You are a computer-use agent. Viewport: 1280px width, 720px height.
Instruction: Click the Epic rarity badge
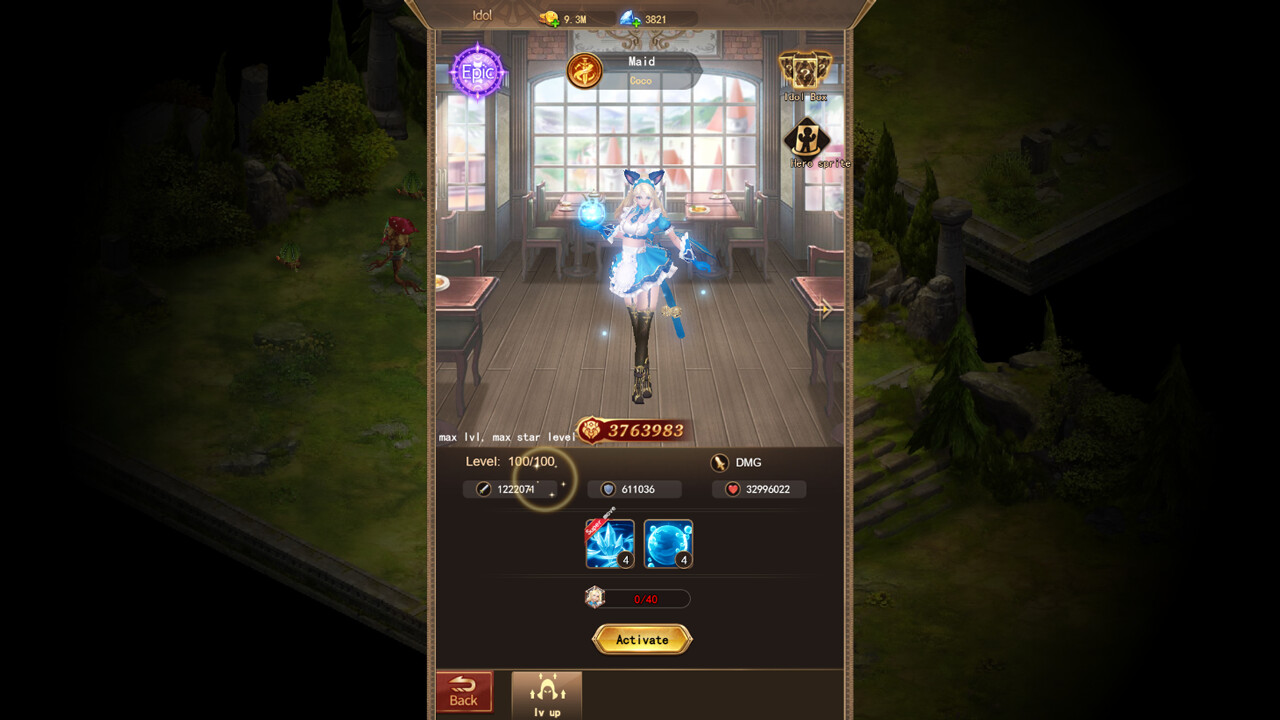(478, 74)
